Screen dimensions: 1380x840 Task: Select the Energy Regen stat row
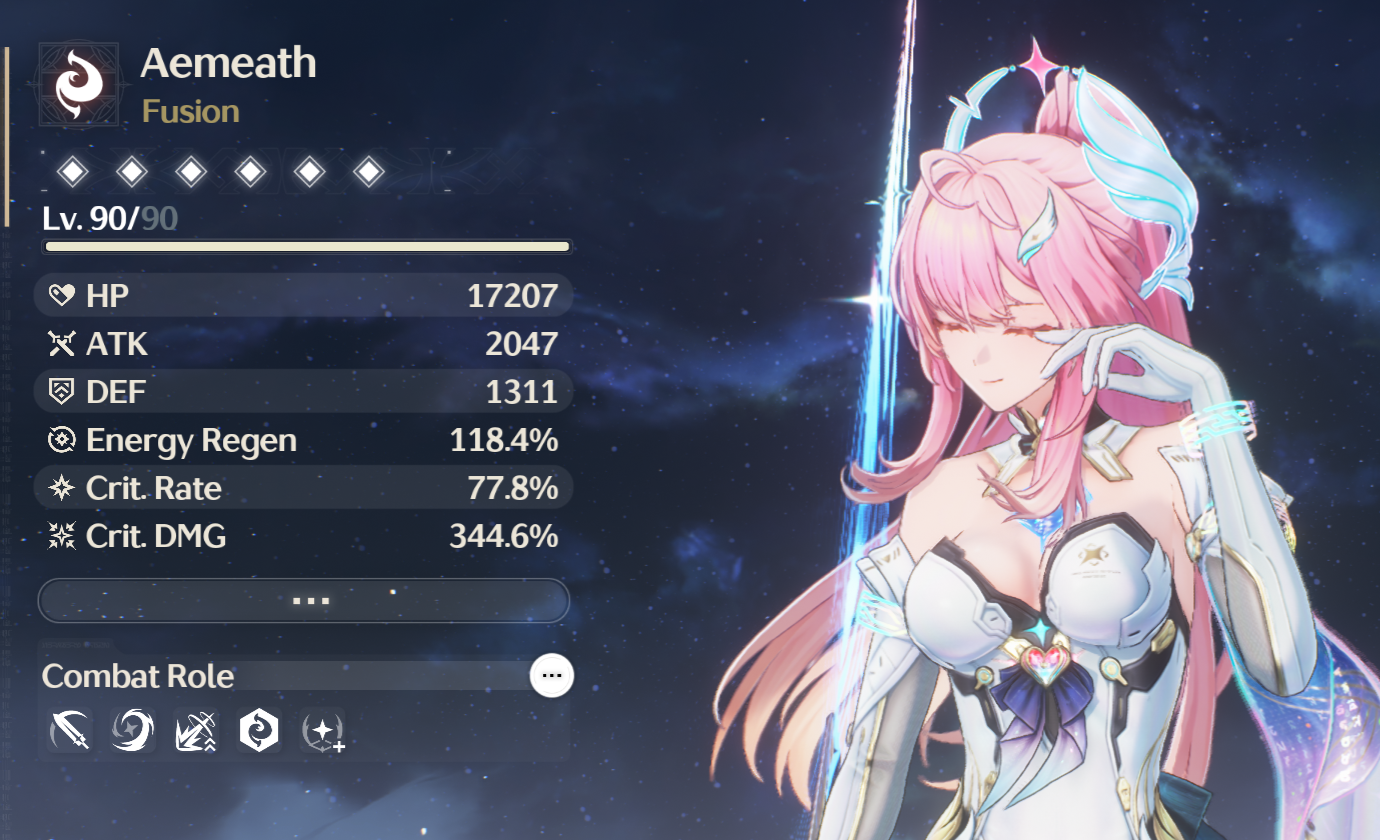[x=303, y=440]
